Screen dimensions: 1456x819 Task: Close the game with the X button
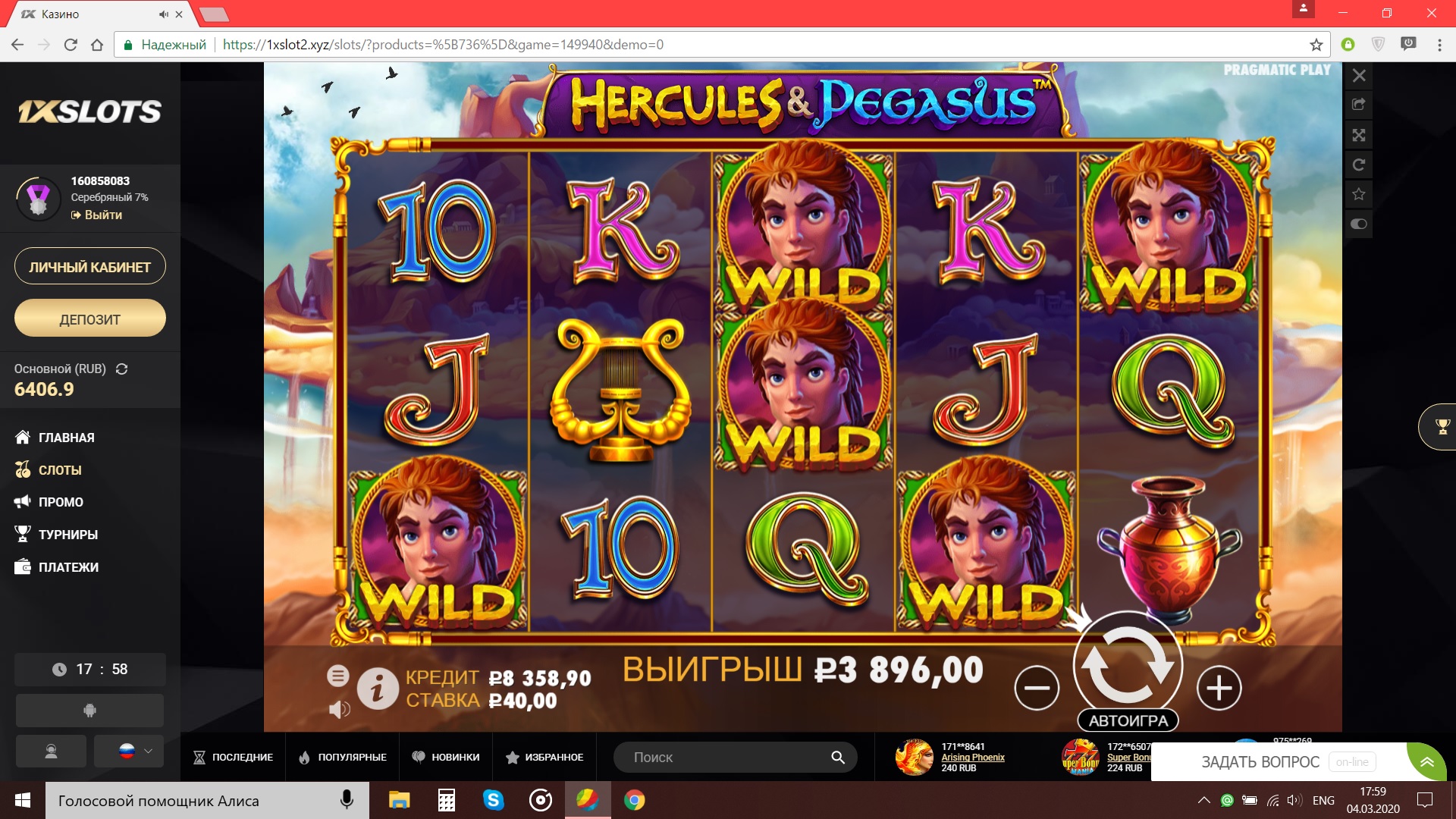click(1359, 76)
